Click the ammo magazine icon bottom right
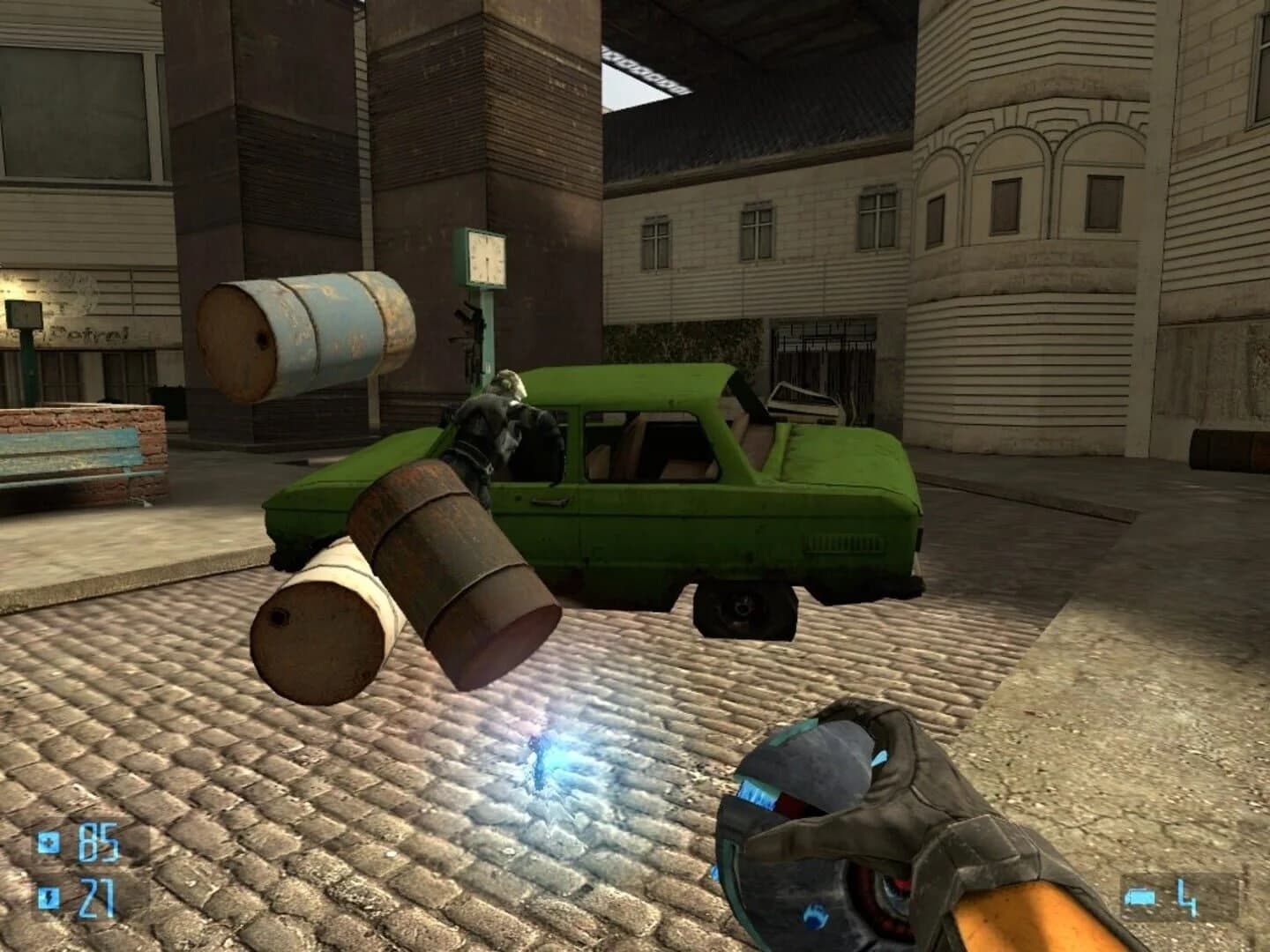 (x=1140, y=896)
